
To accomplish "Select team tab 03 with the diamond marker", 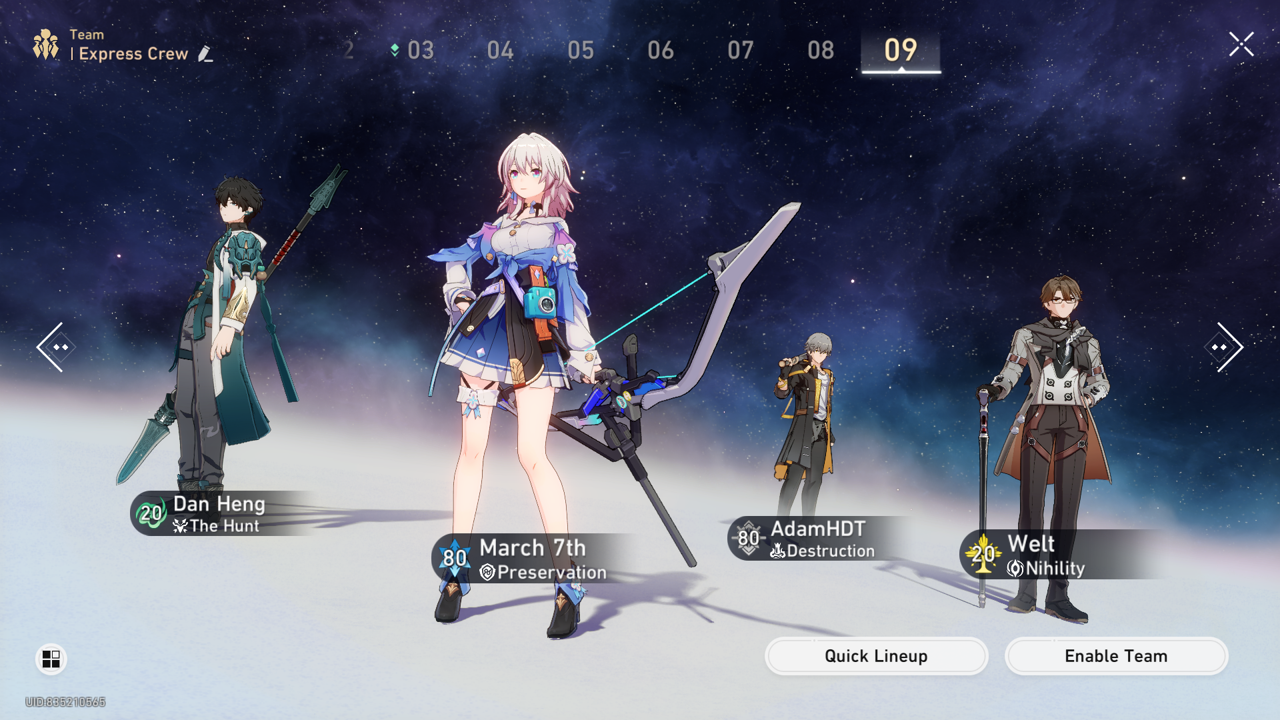I will [420, 48].
